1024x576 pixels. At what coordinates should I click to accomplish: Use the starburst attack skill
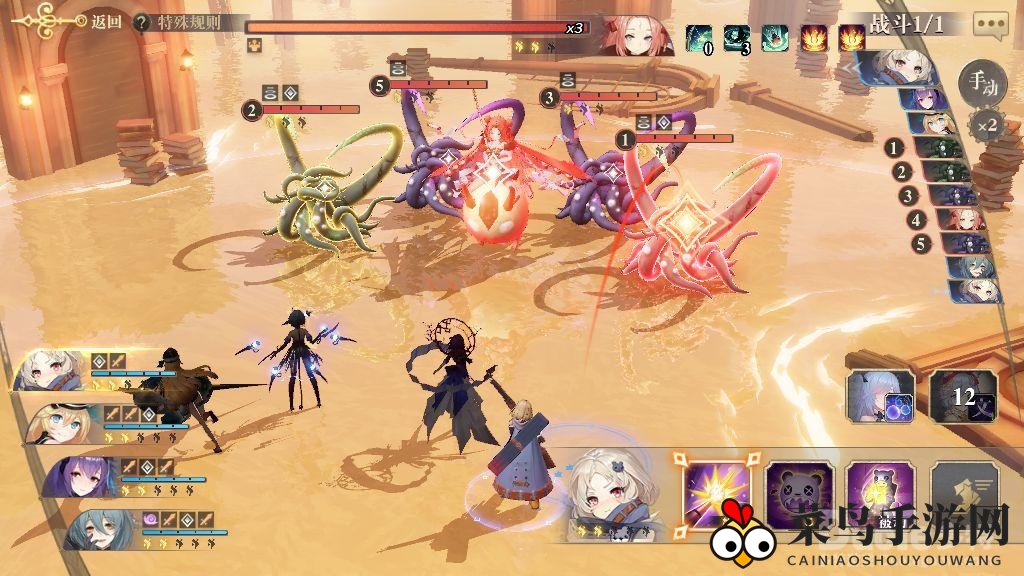point(717,490)
